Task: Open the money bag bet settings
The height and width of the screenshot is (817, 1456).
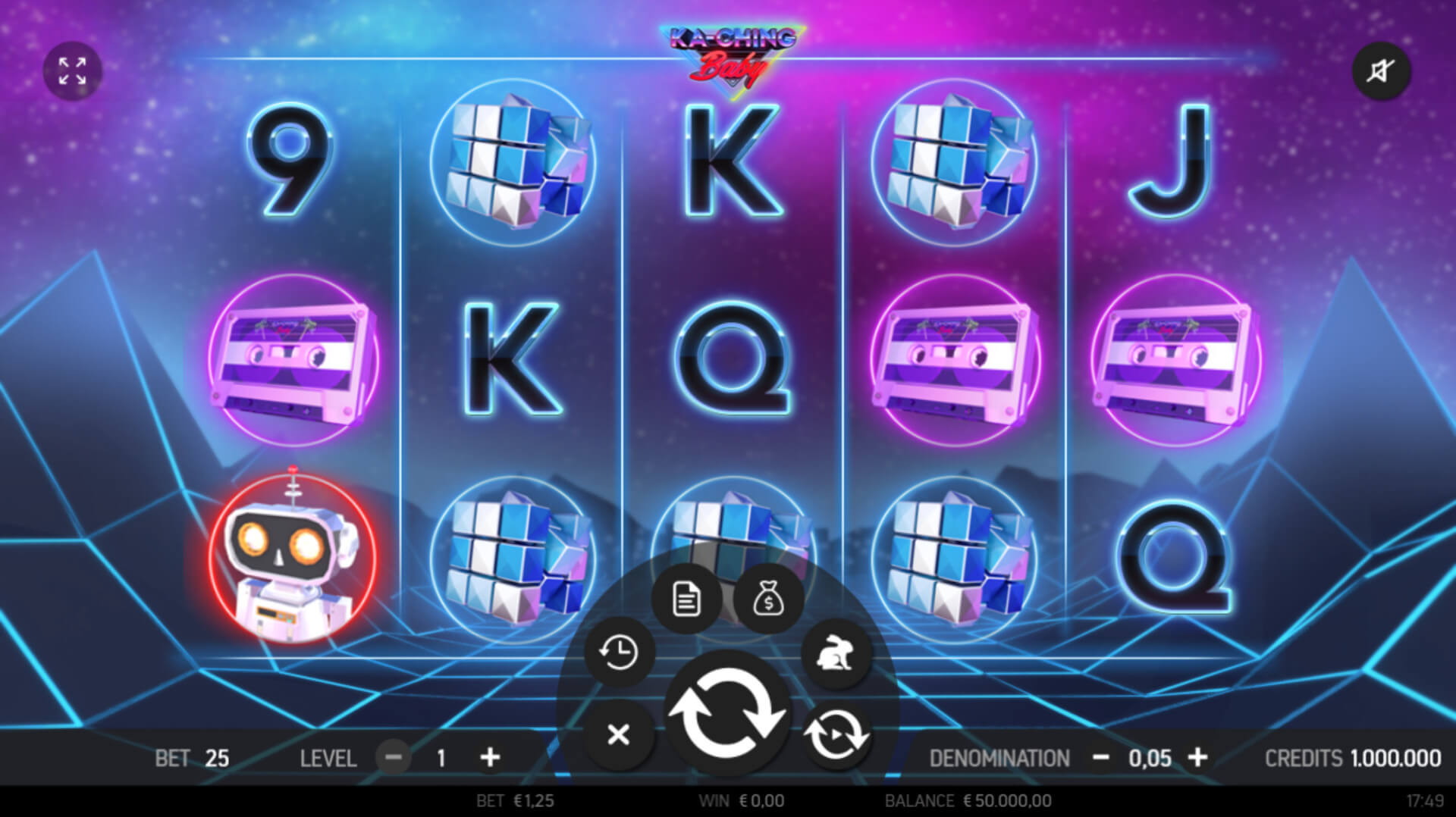Action: tap(768, 599)
